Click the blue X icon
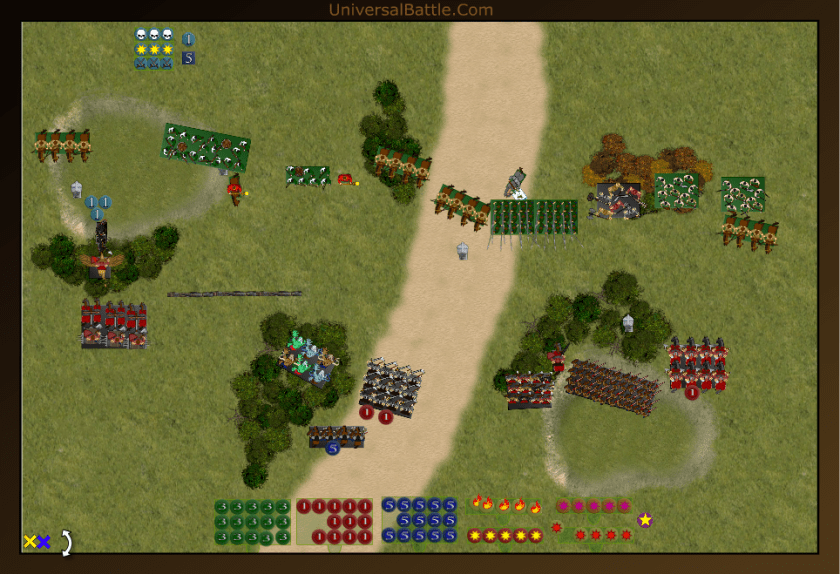Image resolution: width=840 pixels, height=574 pixels. (x=44, y=542)
